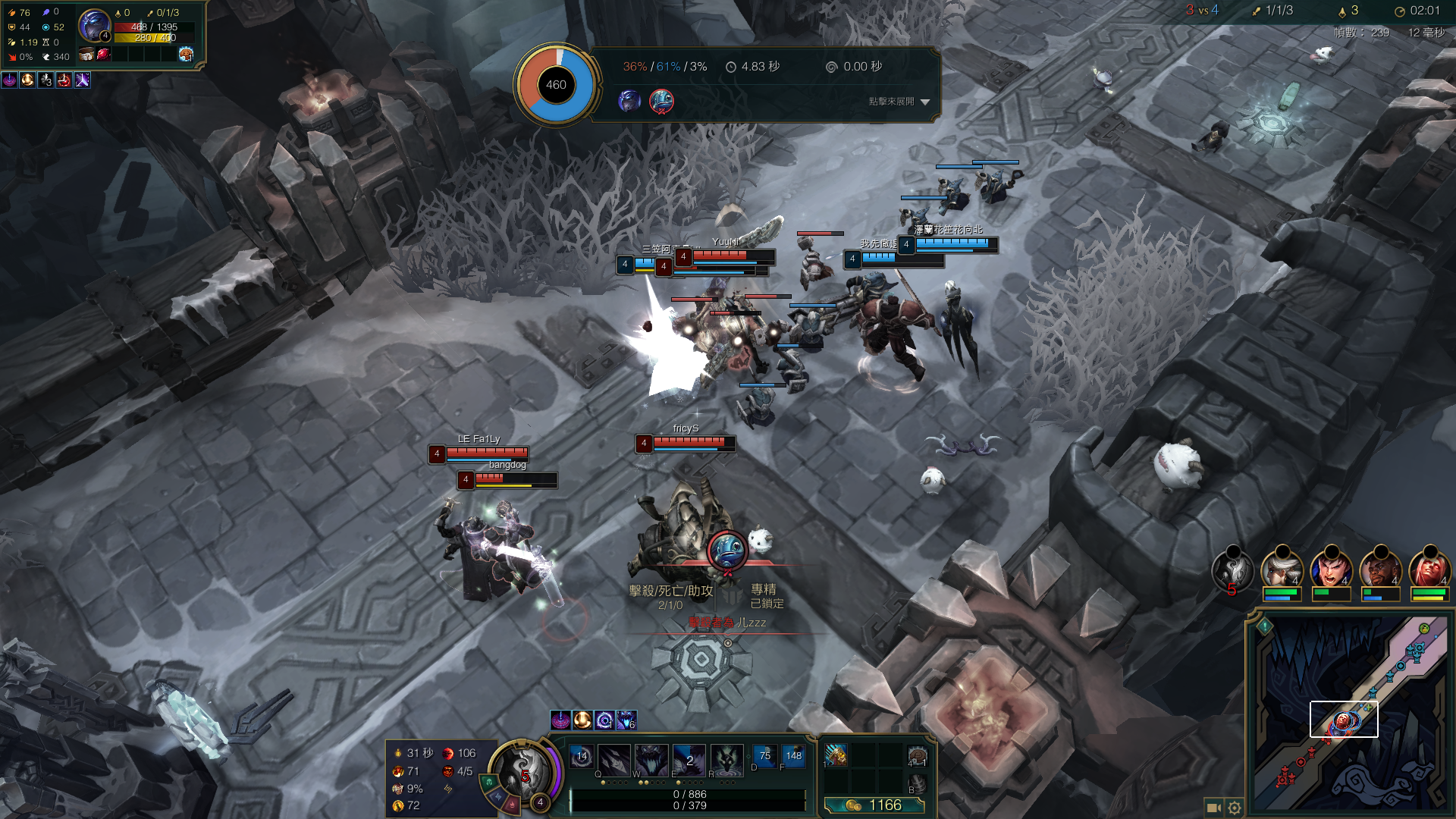Screen dimensions: 1456x819
Task: Select Garen's teammate portrait
Action: (1331, 569)
